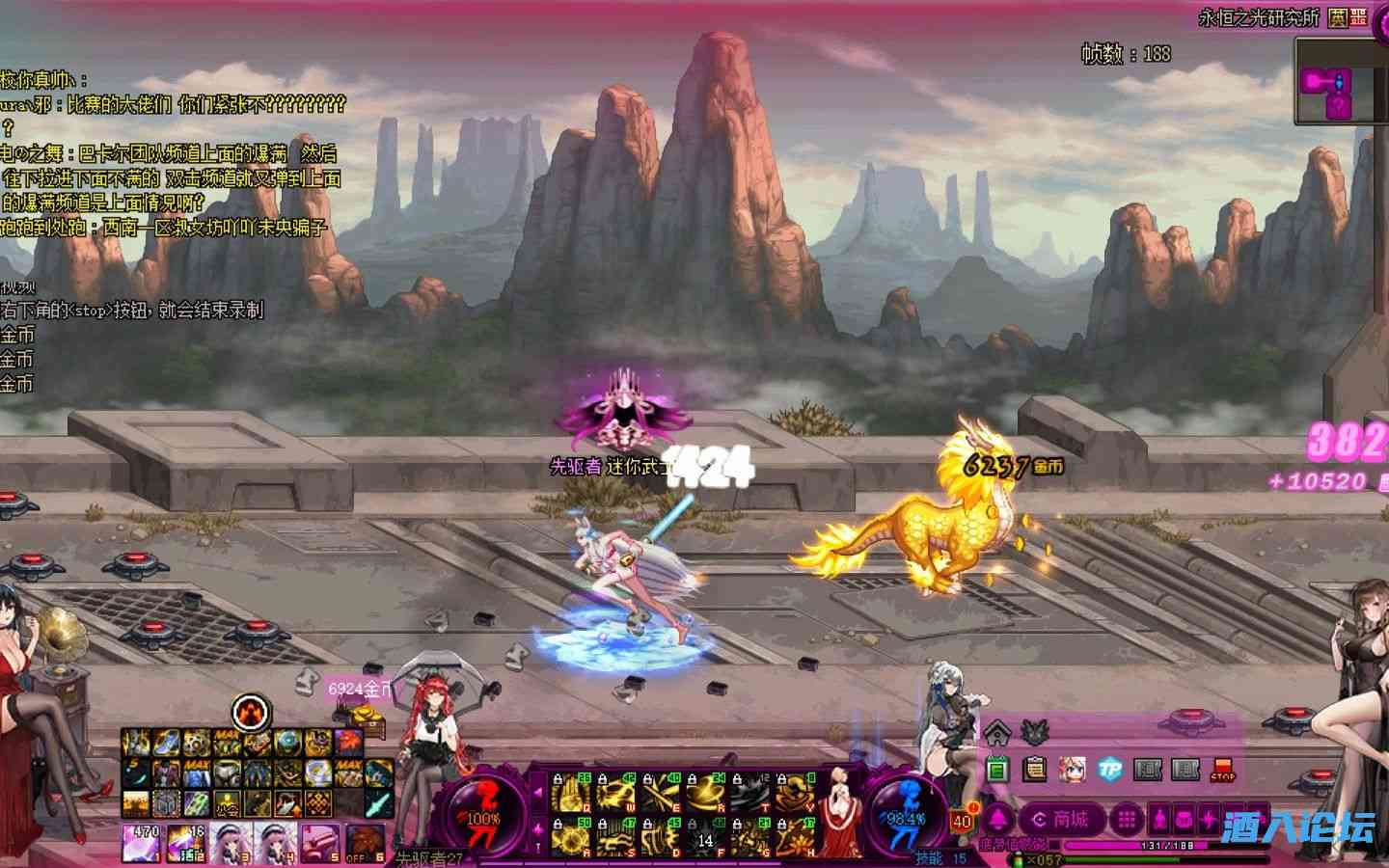This screenshot has height=868, width=1389.
Task: Click the green calendar icon
Action: coord(997,769)
